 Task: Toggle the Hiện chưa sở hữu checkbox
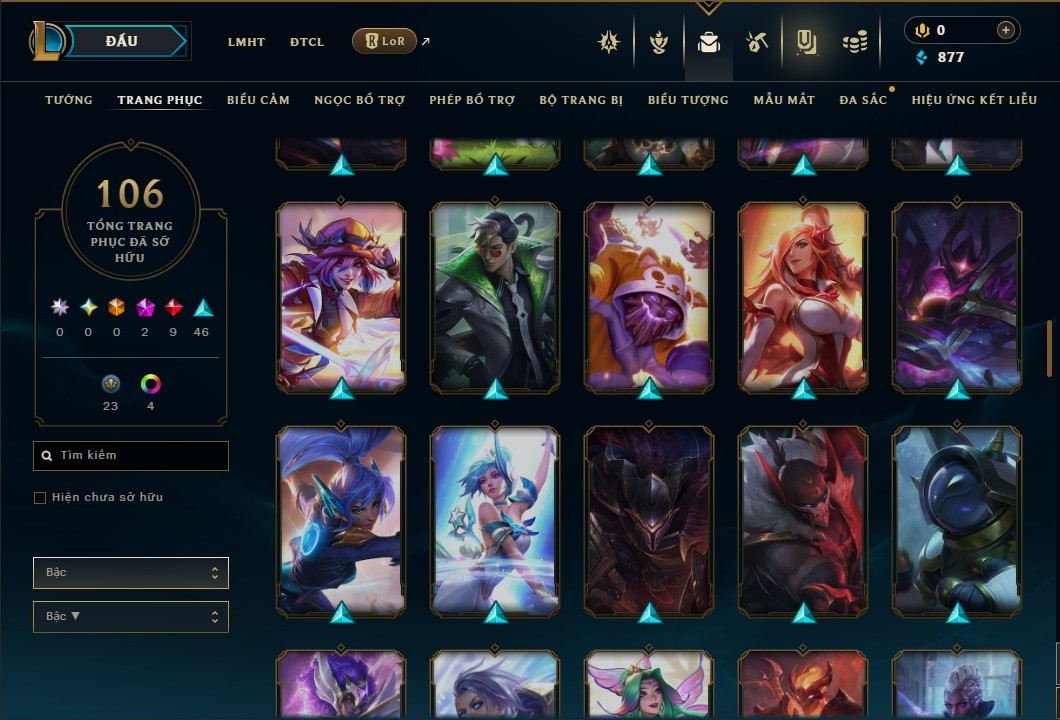[40, 498]
